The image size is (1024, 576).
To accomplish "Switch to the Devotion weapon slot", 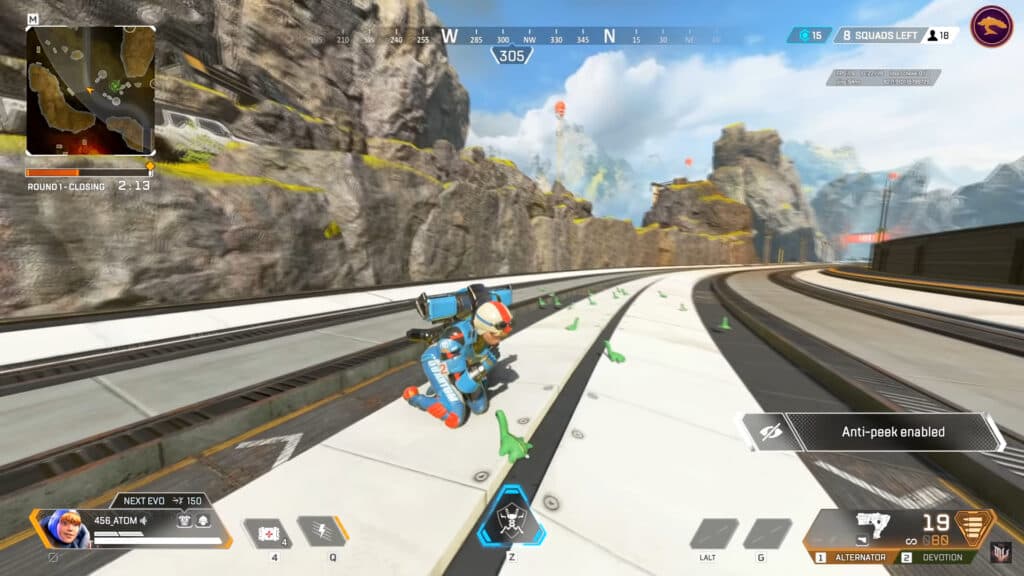I will pyautogui.click(x=934, y=557).
